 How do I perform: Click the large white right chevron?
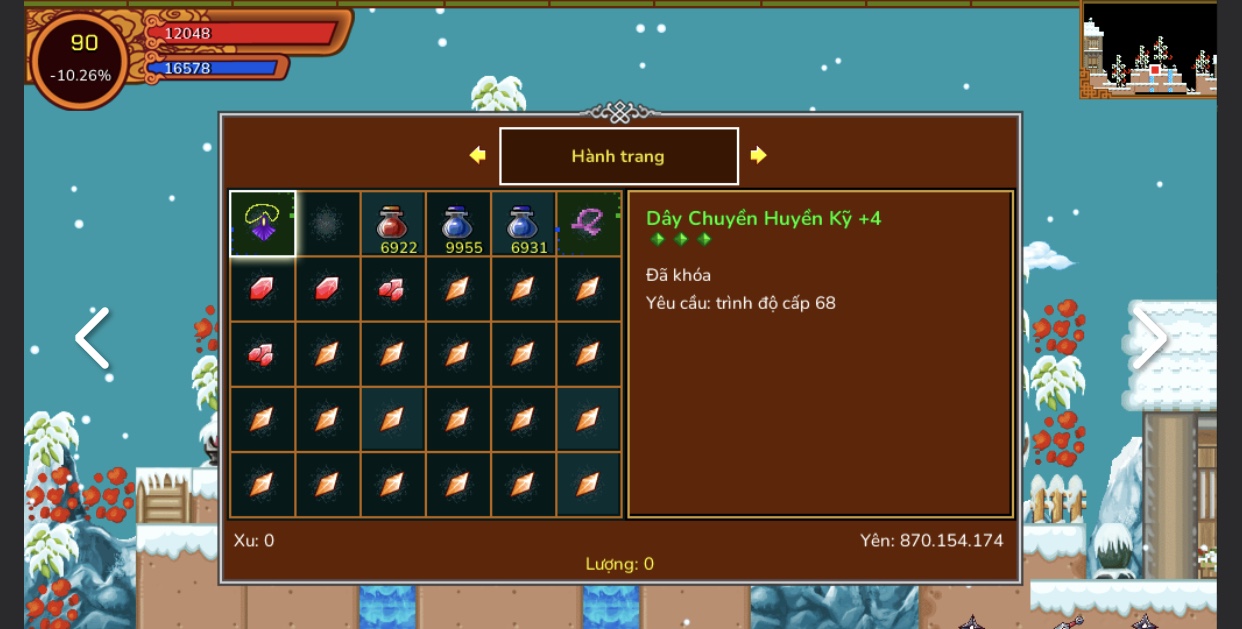(1150, 338)
